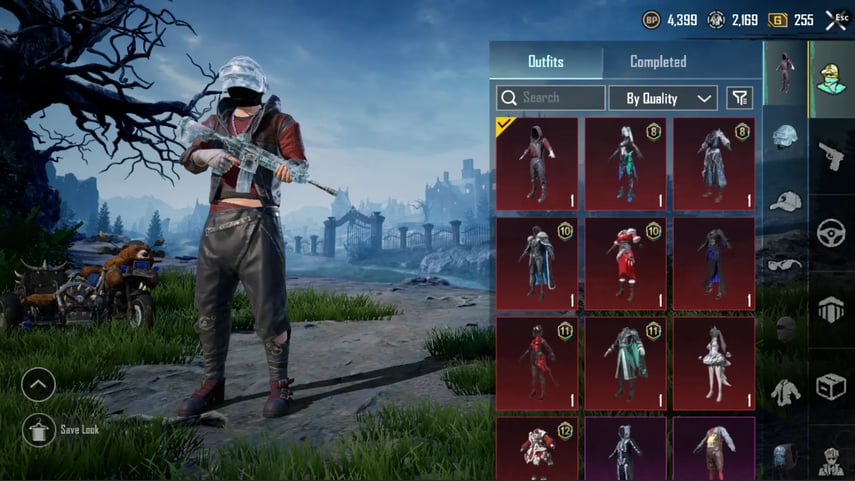Screen dimensions: 855x481
Task: Show the face mask category
Action: click(785, 329)
